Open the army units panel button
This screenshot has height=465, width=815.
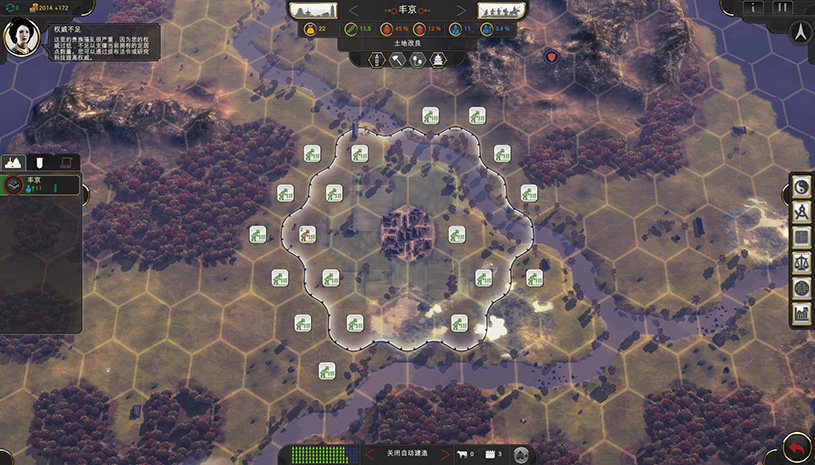coord(502,10)
